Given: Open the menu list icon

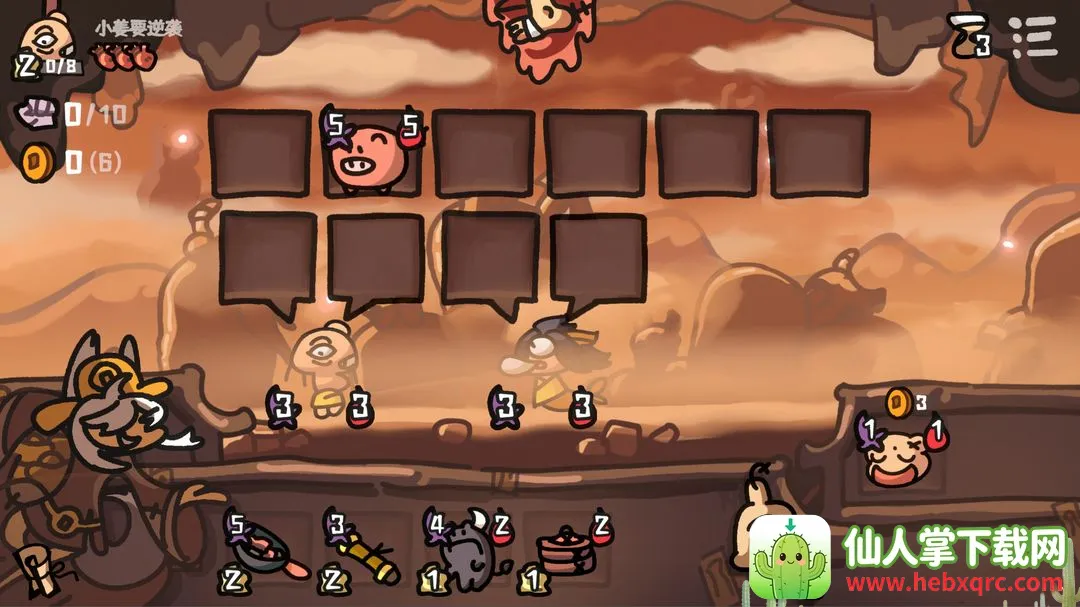Looking at the screenshot, I should point(1033,37).
